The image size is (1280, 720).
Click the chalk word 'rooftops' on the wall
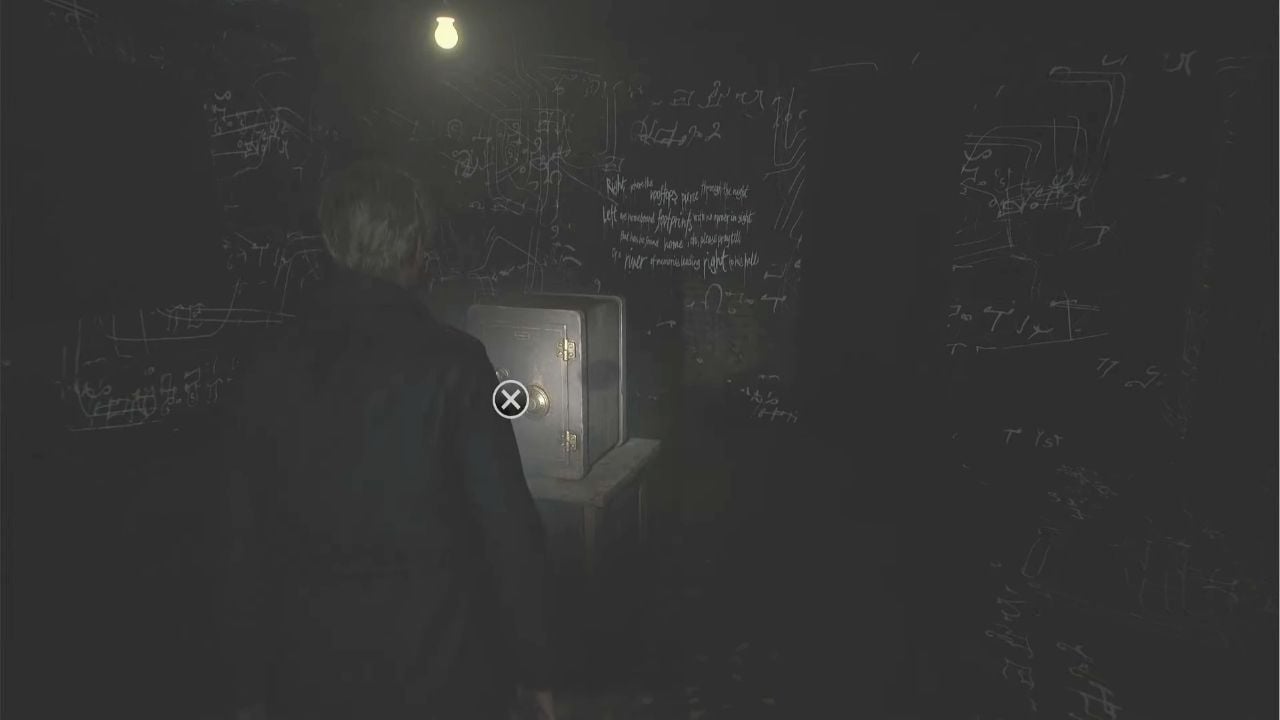coord(662,195)
